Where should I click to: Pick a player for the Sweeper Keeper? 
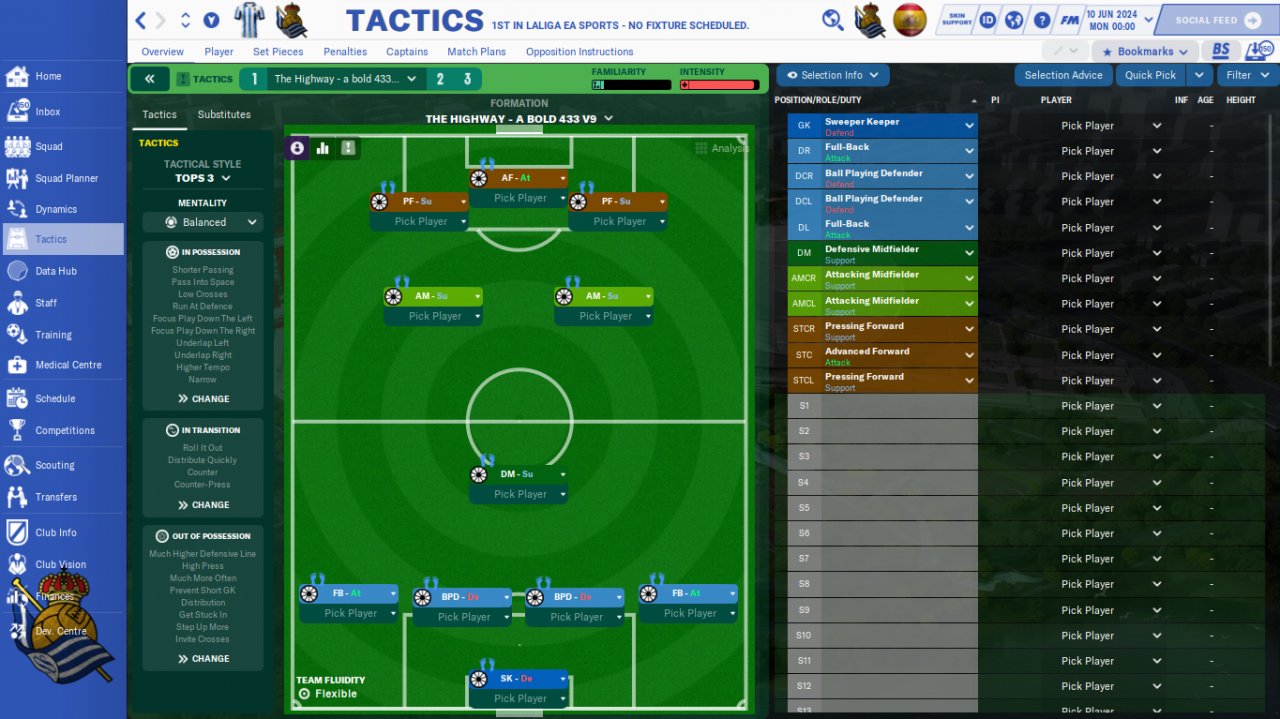[1098, 126]
